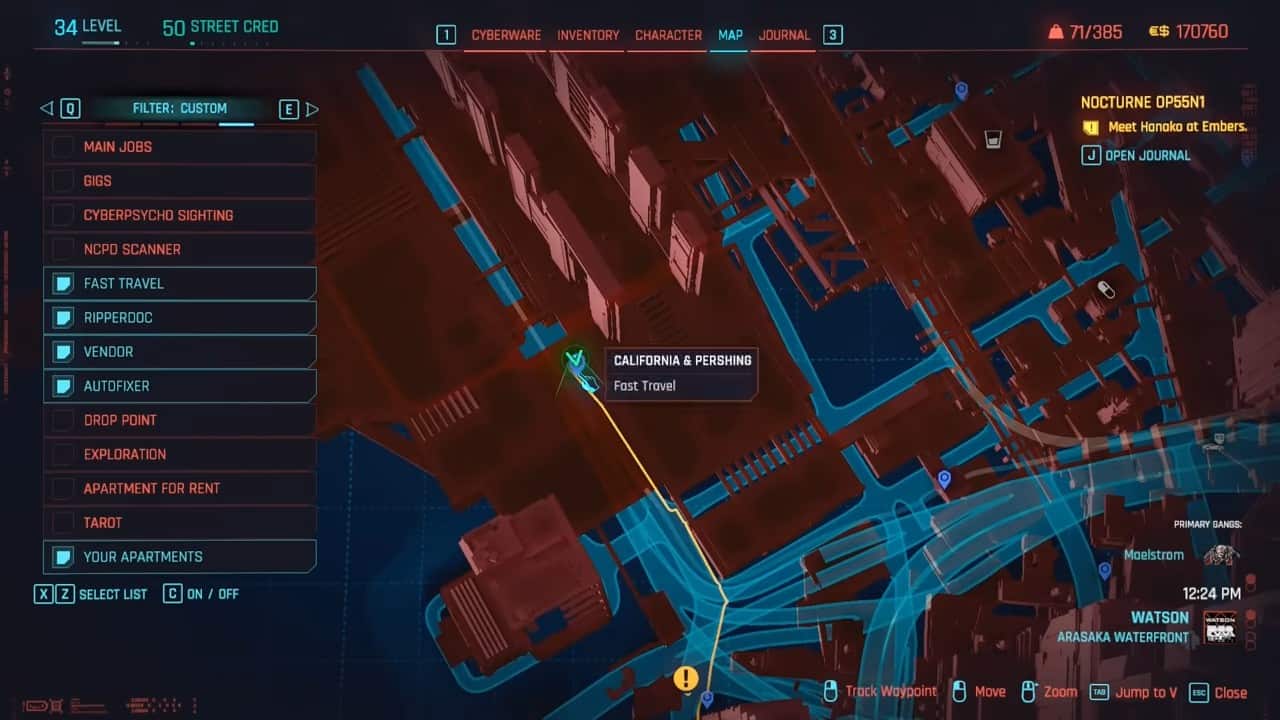Click the notification bell showing 71/385
The height and width of the screenshot is (720, 1280).
pyautogui.click(x=1057, y=31)
